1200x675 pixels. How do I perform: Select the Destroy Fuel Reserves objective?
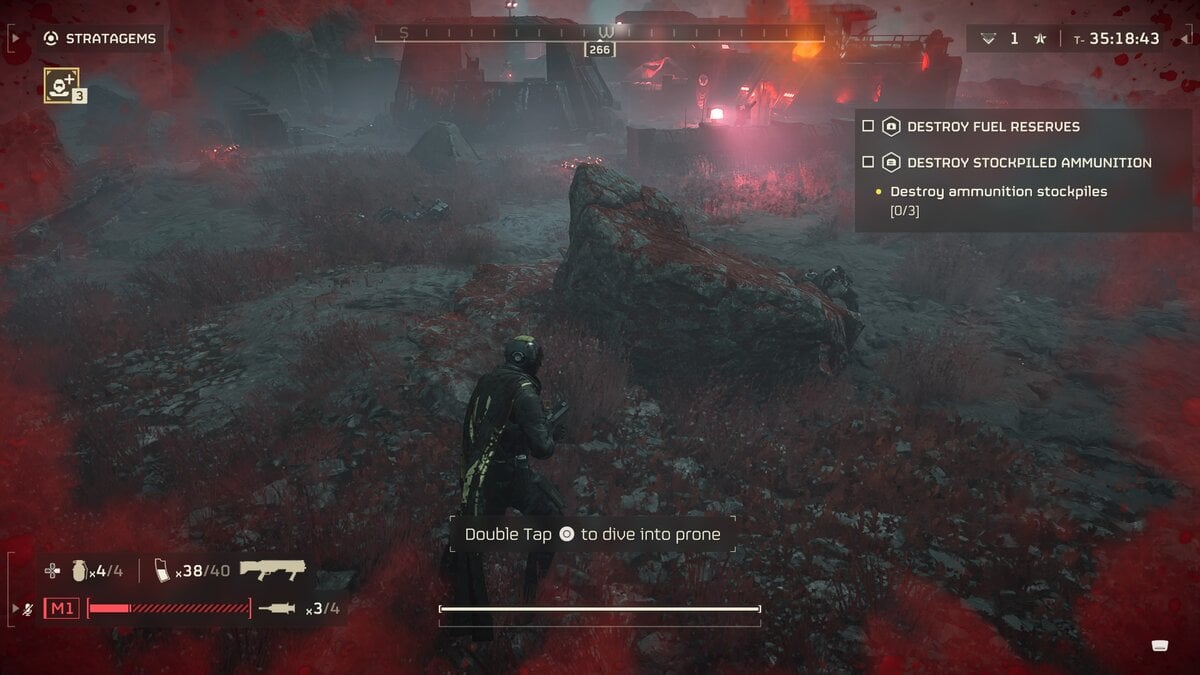pos(992,127)
